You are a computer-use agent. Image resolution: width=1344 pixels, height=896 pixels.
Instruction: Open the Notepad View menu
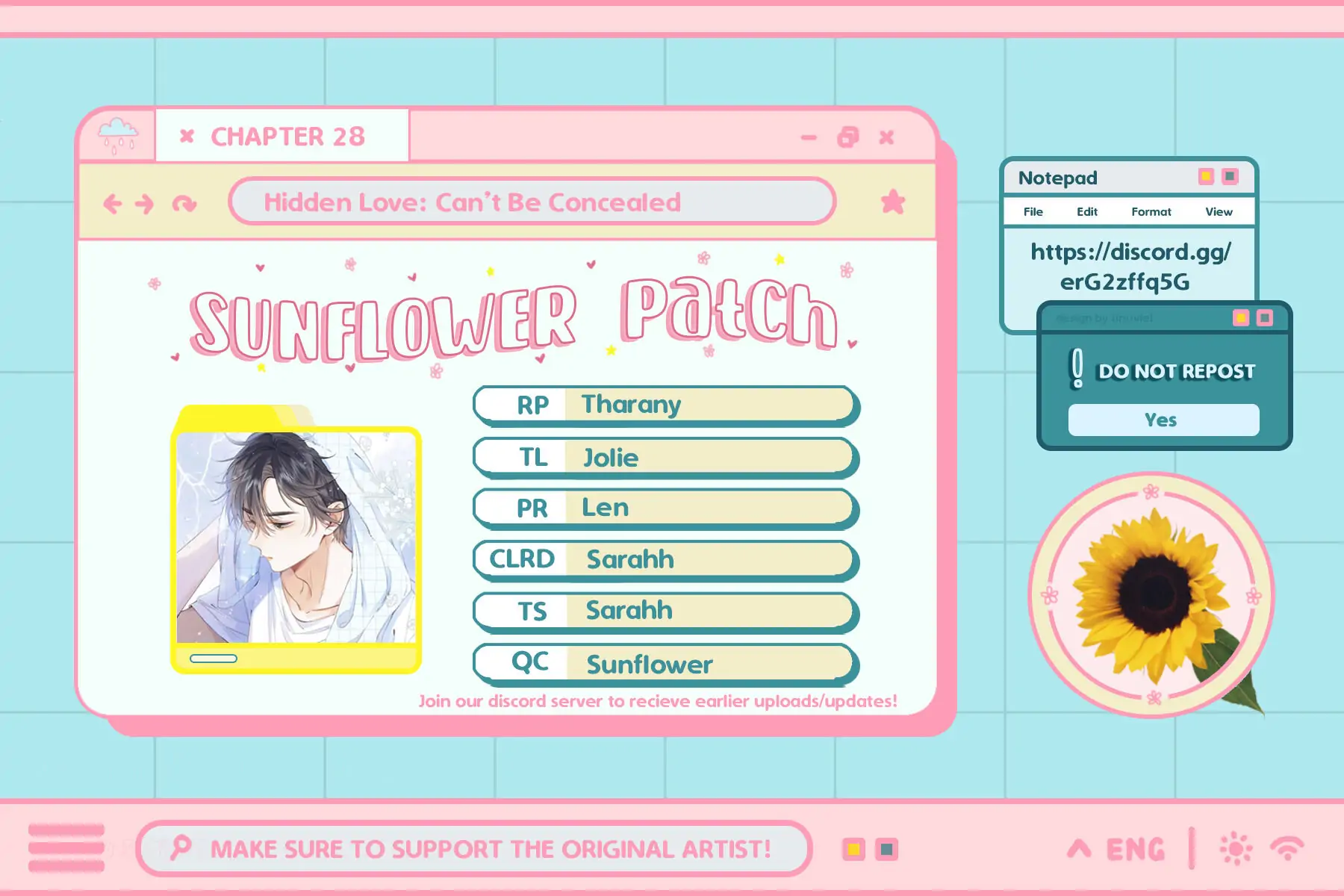coord(1219,212)
